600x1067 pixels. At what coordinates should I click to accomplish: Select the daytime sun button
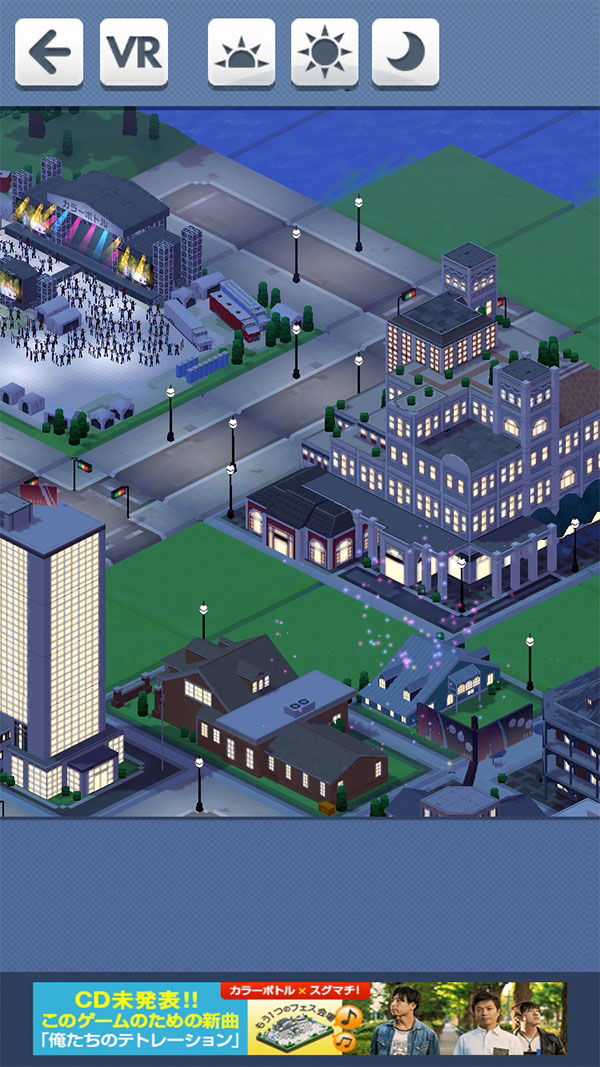pyautogui.click(x=324, y=52)
